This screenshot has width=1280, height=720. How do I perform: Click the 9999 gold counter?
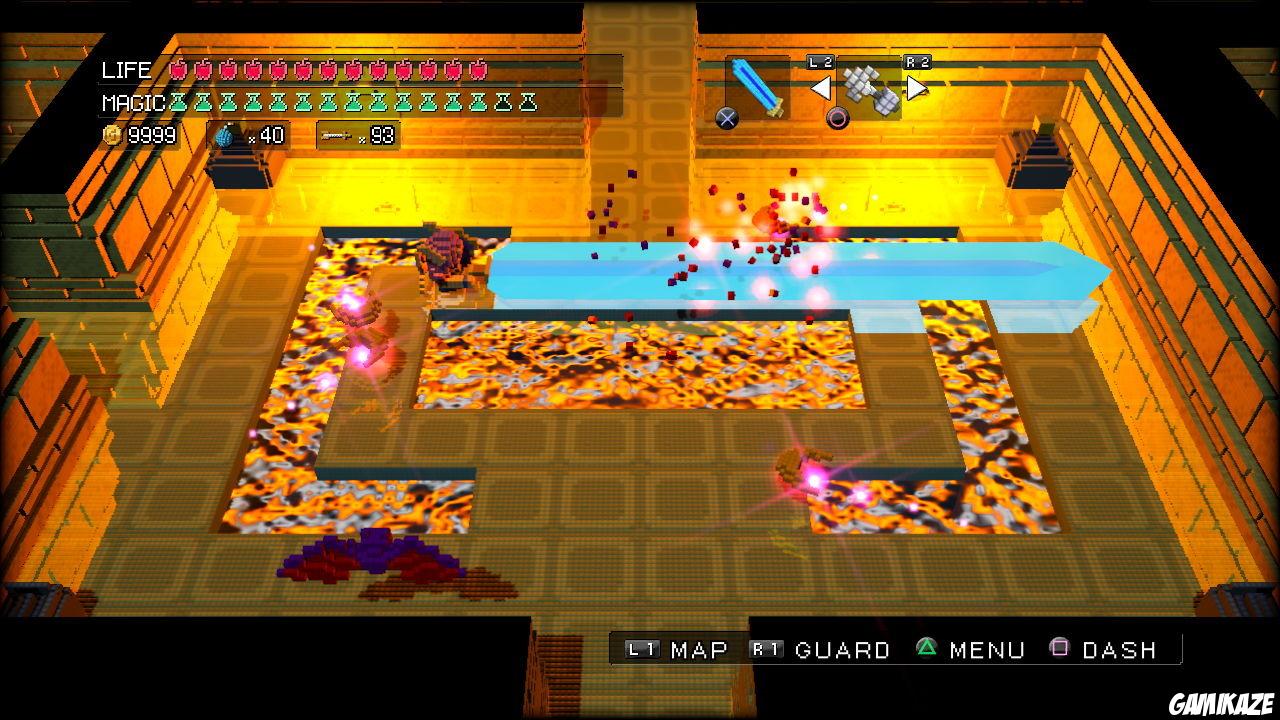coord(150,135)
